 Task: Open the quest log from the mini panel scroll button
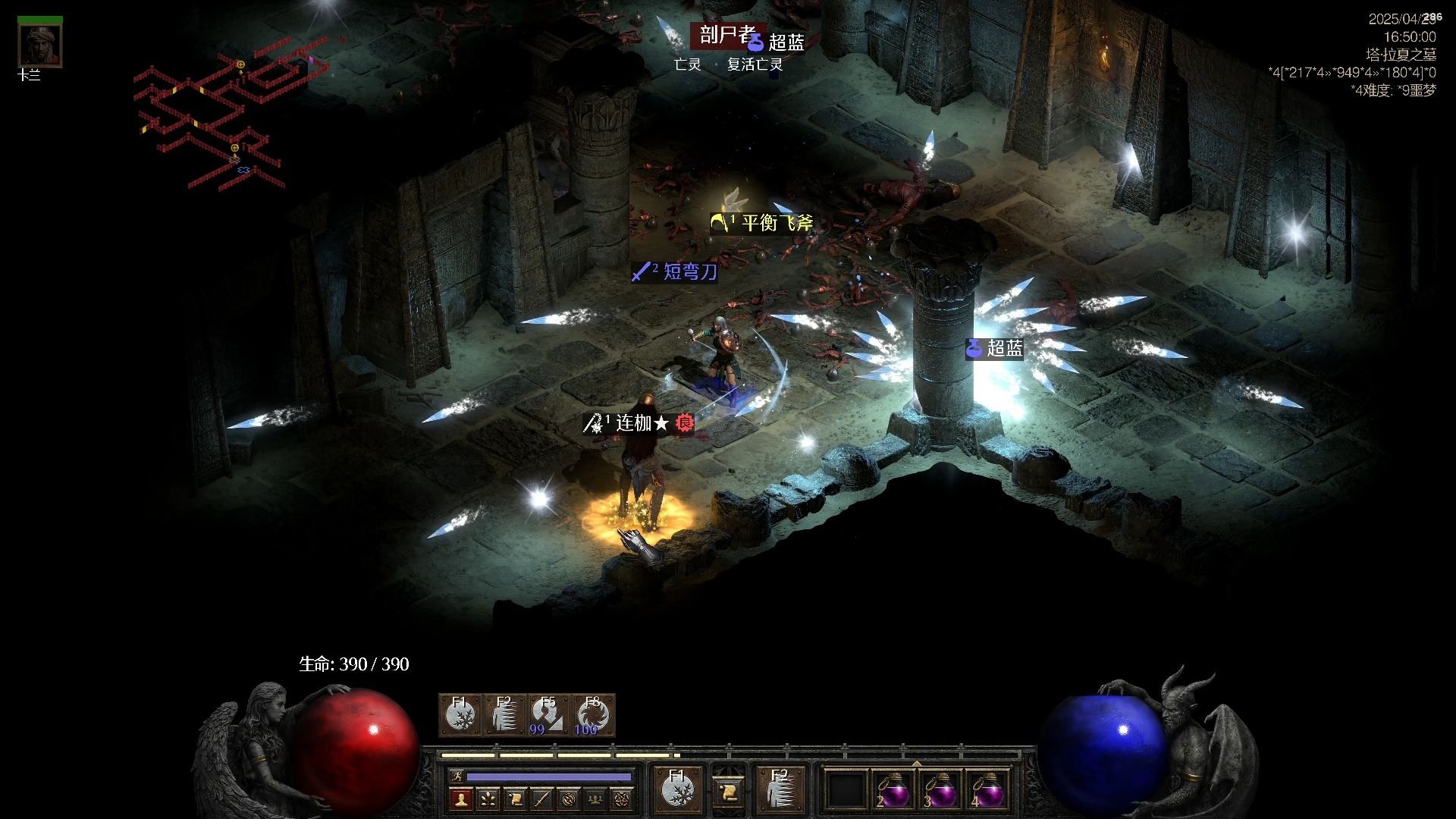(515, 799)
